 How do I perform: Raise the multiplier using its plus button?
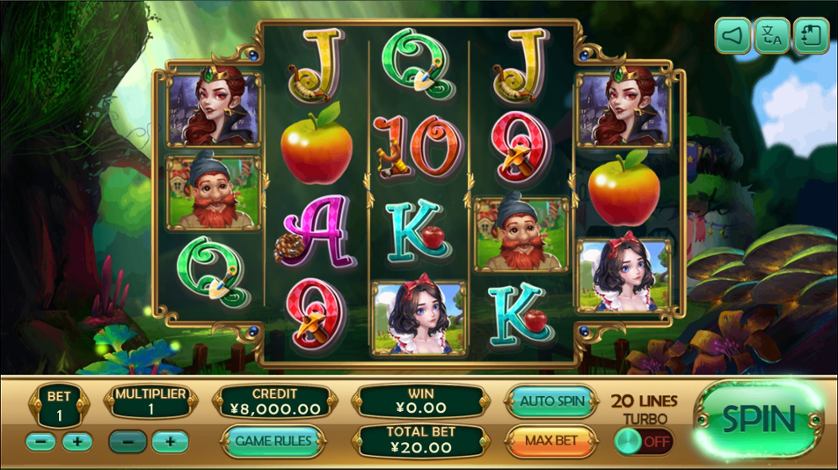click(x=169, y=441)
